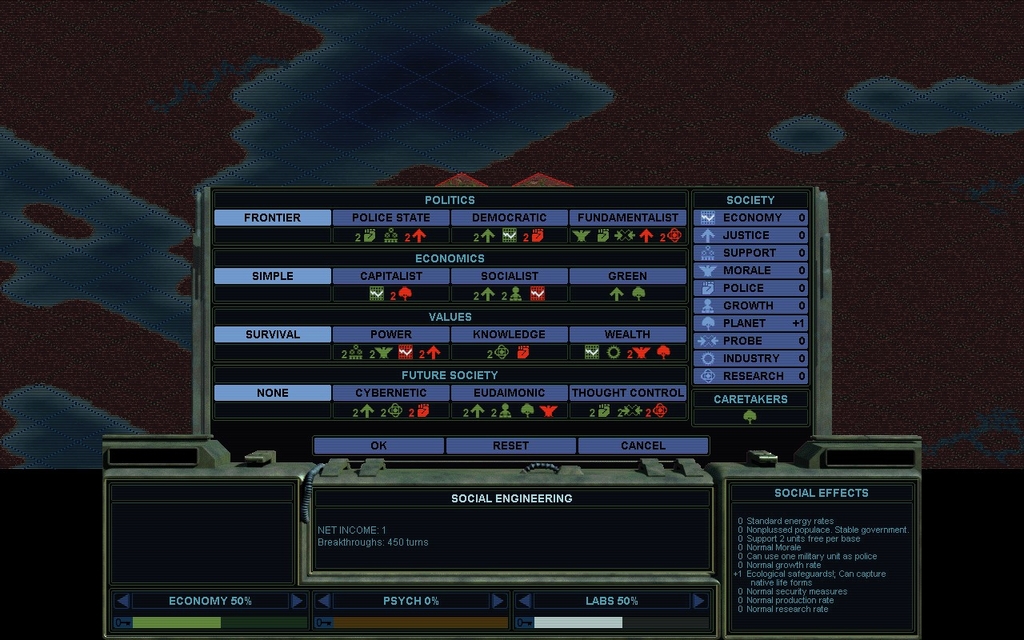Image resolution: width=1024 pixels, height=640 pixels.
Task: Raise Psych allocation with right arrow
Action: (498, 601)
